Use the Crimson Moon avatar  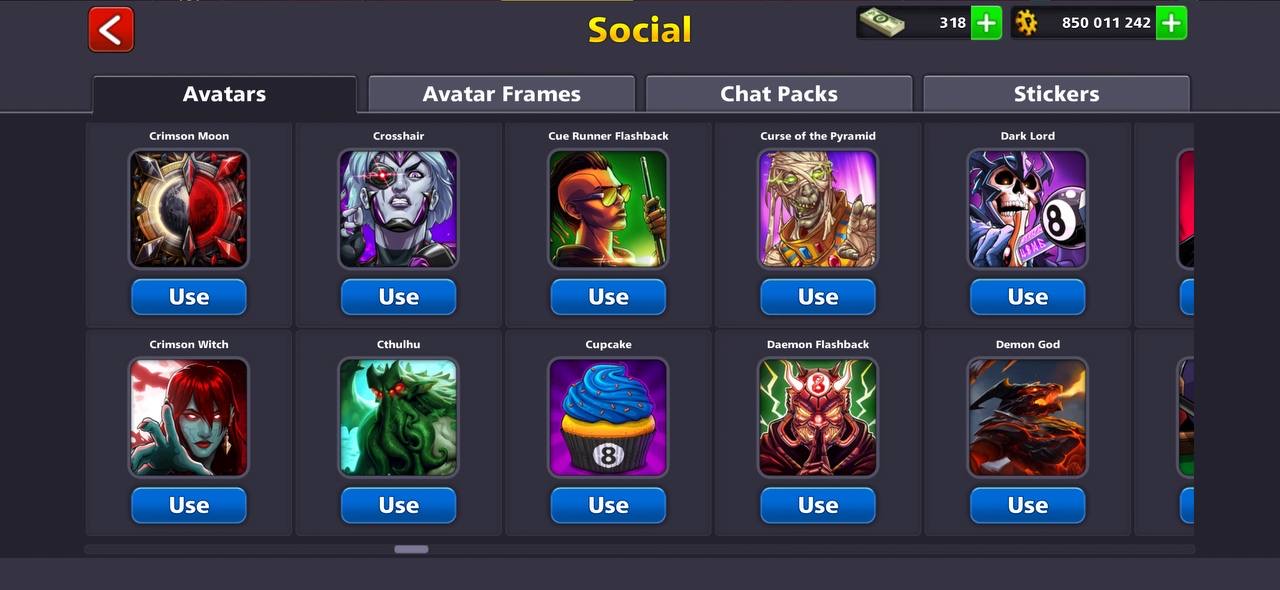pyautogui.click(x=189, y=297)
